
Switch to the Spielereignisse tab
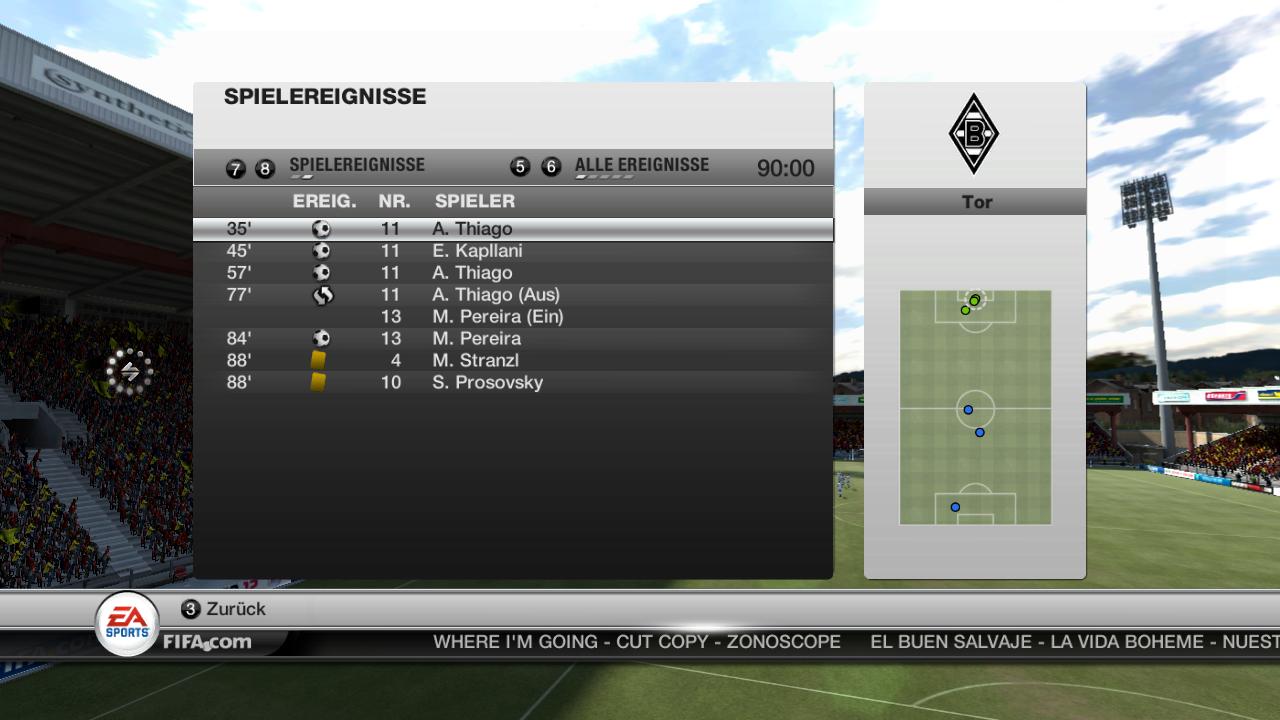click(x=356, y=166)
